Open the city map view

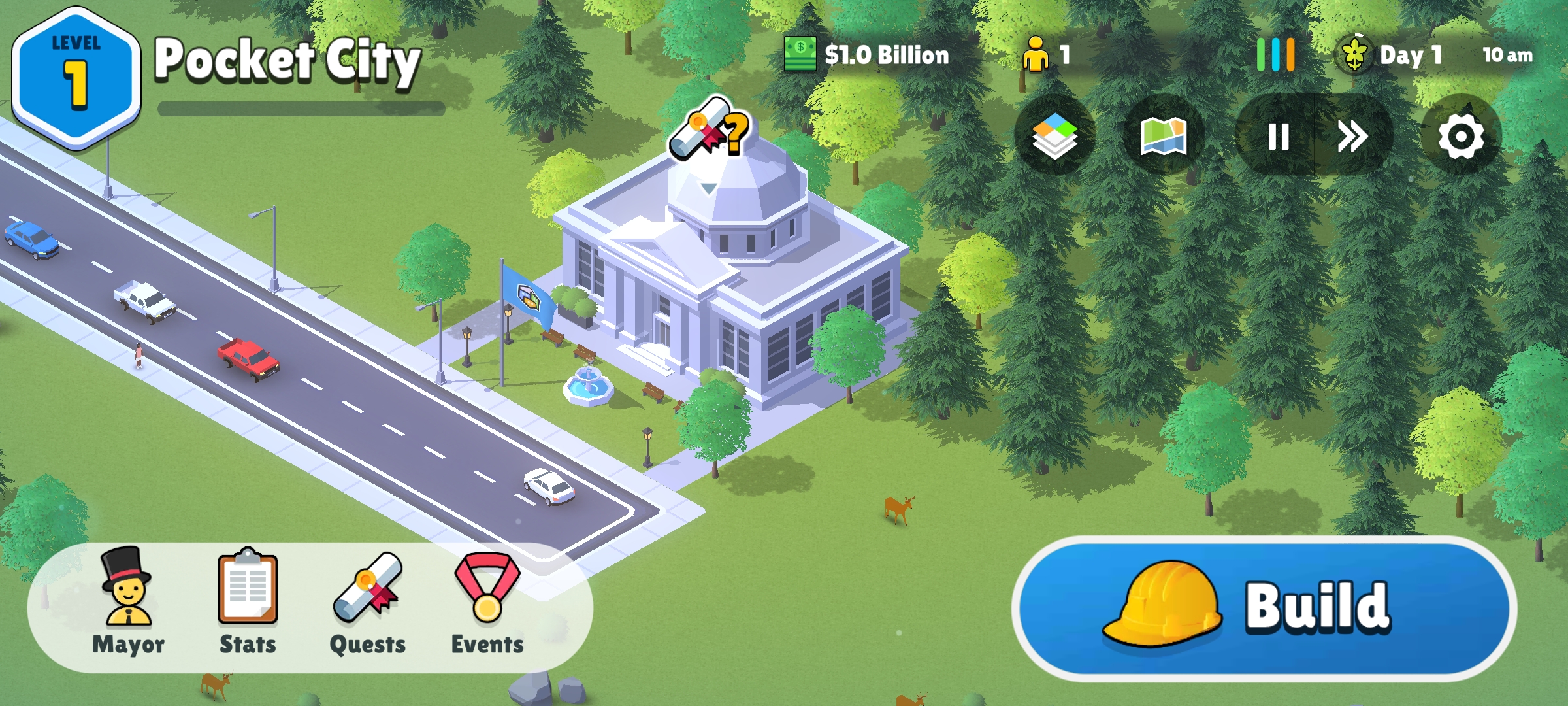pos(1164,136)
